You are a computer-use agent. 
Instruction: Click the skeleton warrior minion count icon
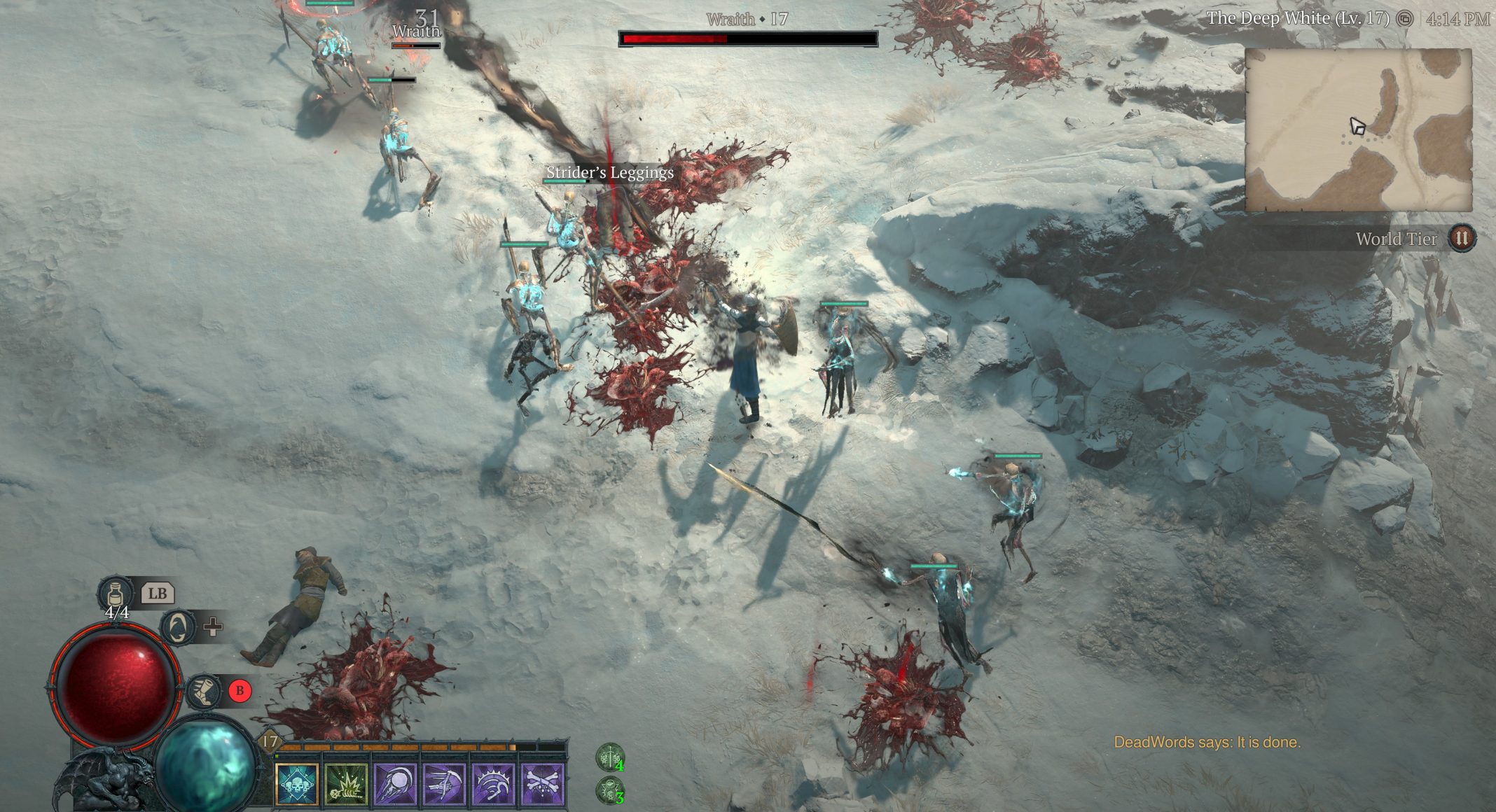(610, 757)
